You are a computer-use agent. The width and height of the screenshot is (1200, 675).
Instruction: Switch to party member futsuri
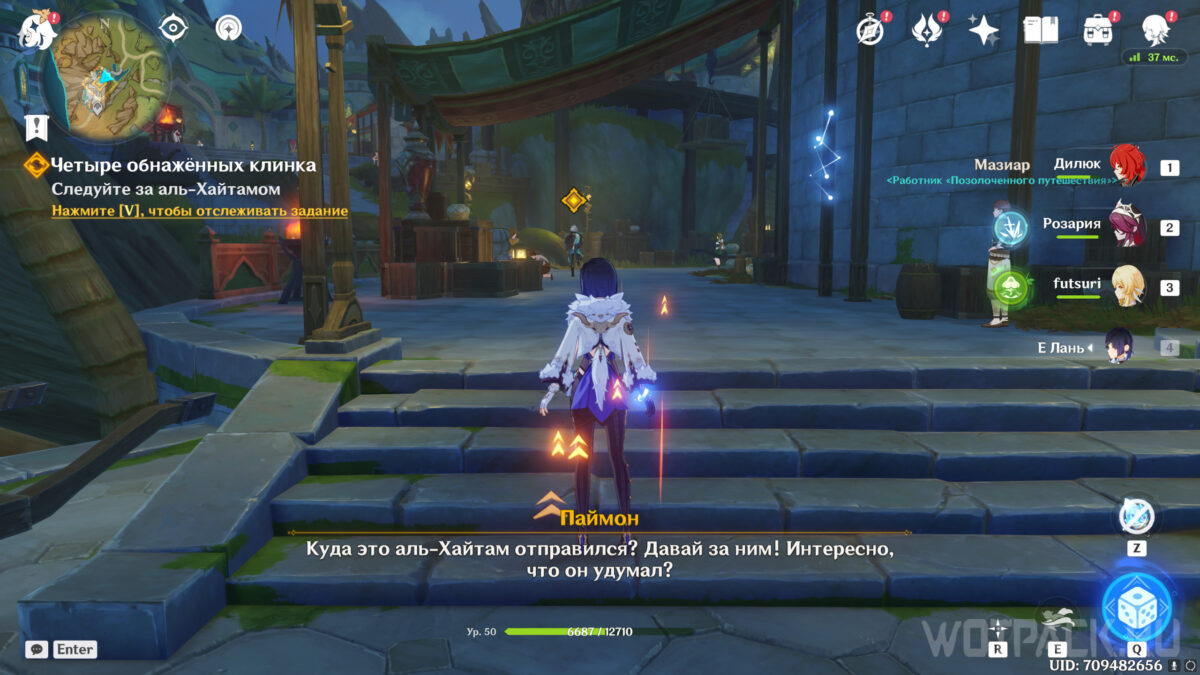(x=1126, y=287)
